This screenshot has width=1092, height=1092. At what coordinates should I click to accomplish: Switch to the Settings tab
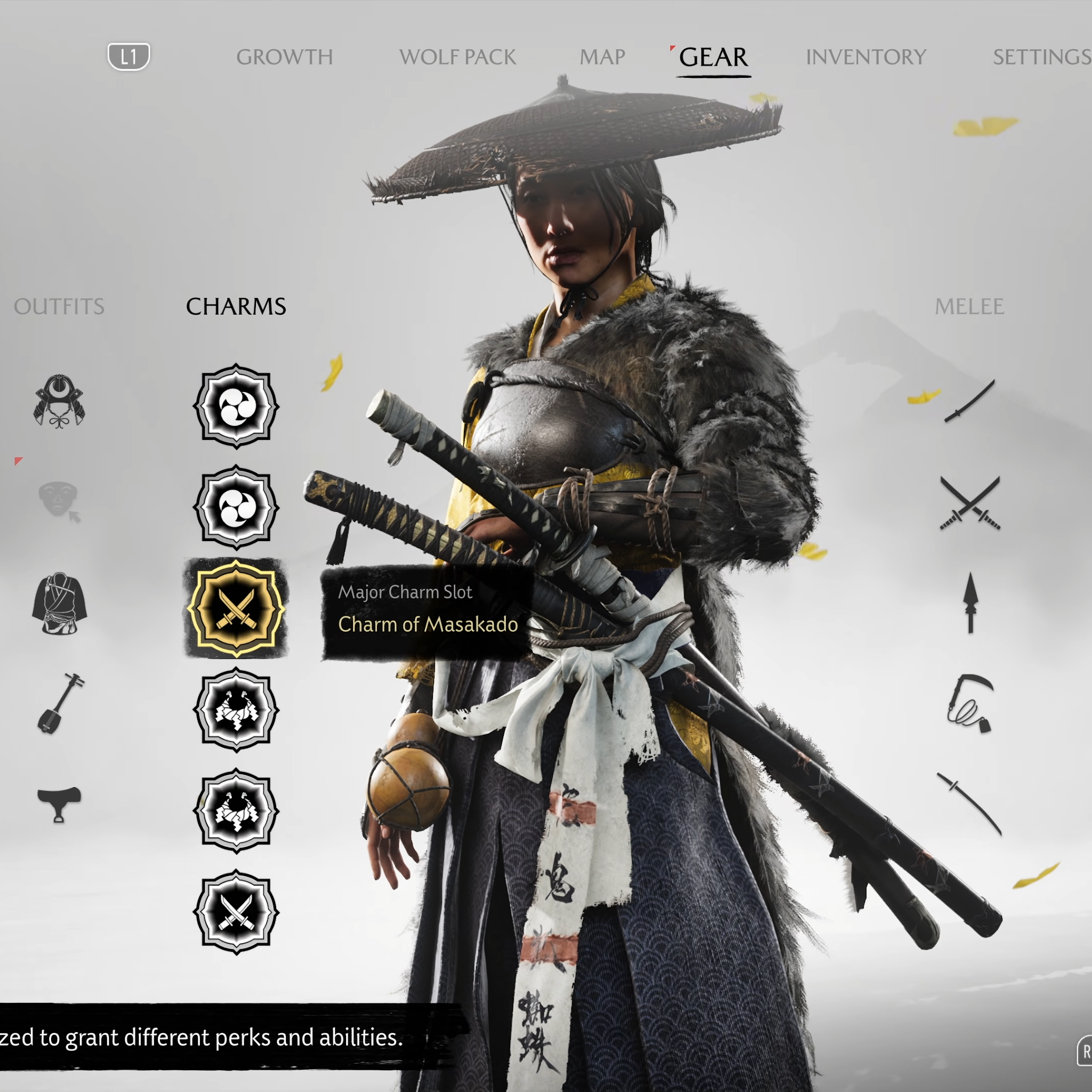coord(1041,57)
